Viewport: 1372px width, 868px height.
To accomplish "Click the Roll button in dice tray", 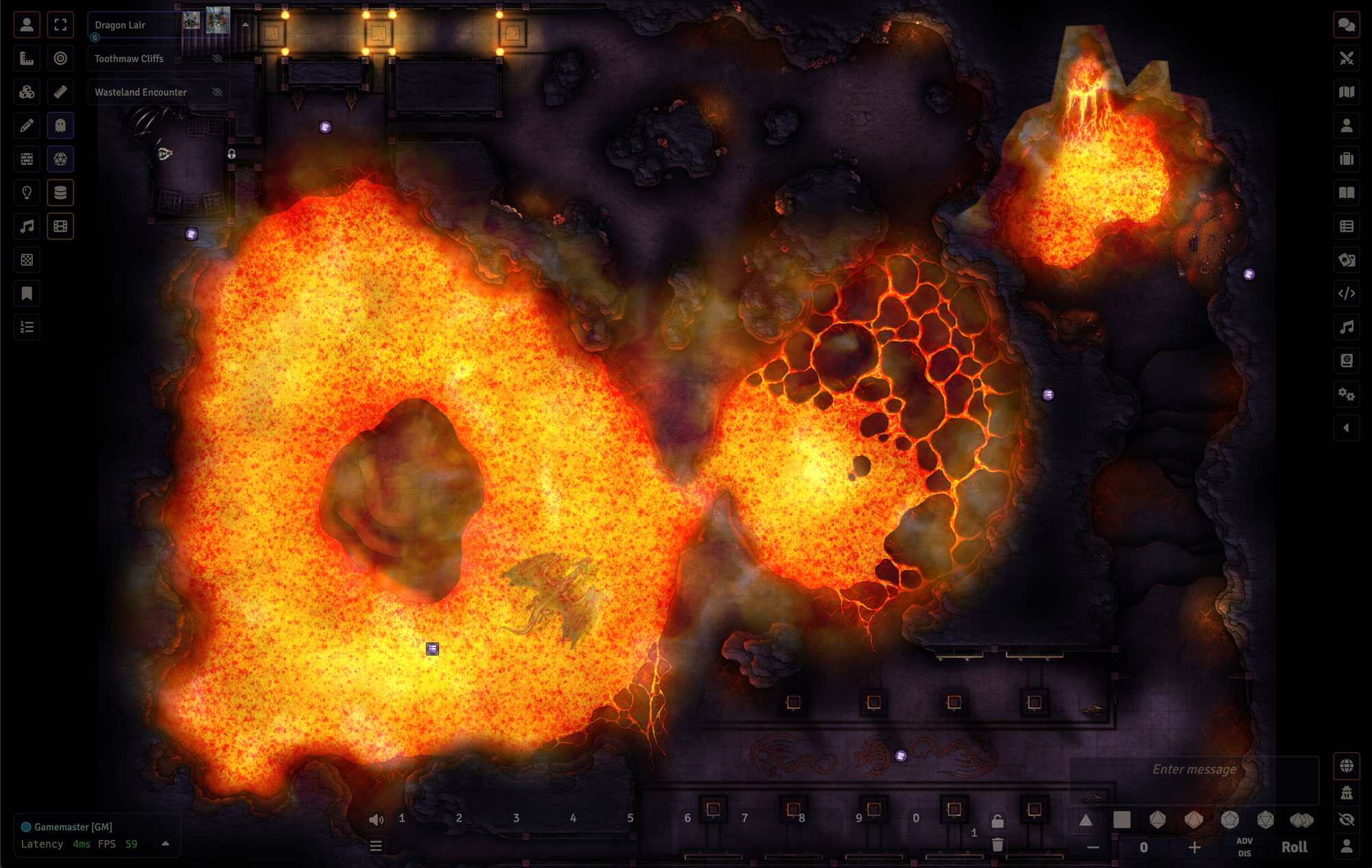I will tap(1294, 847).
